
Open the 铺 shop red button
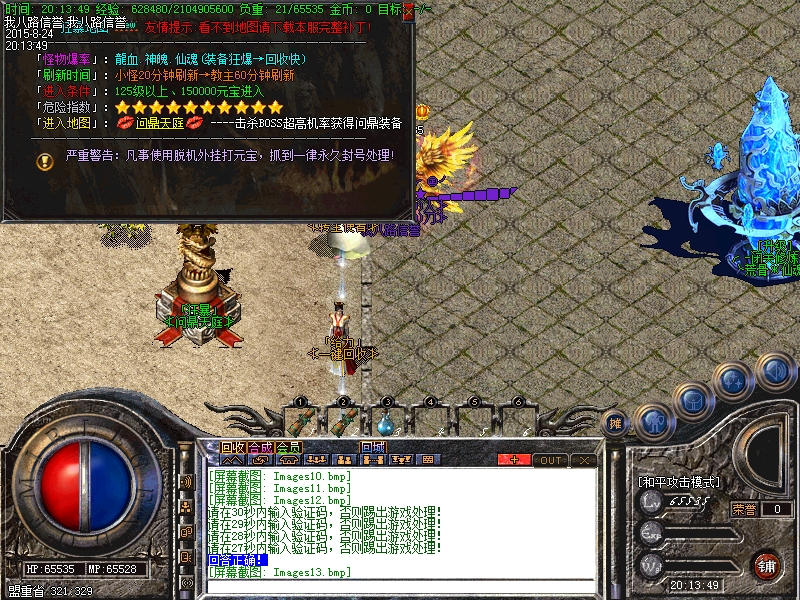coord(768,565)
